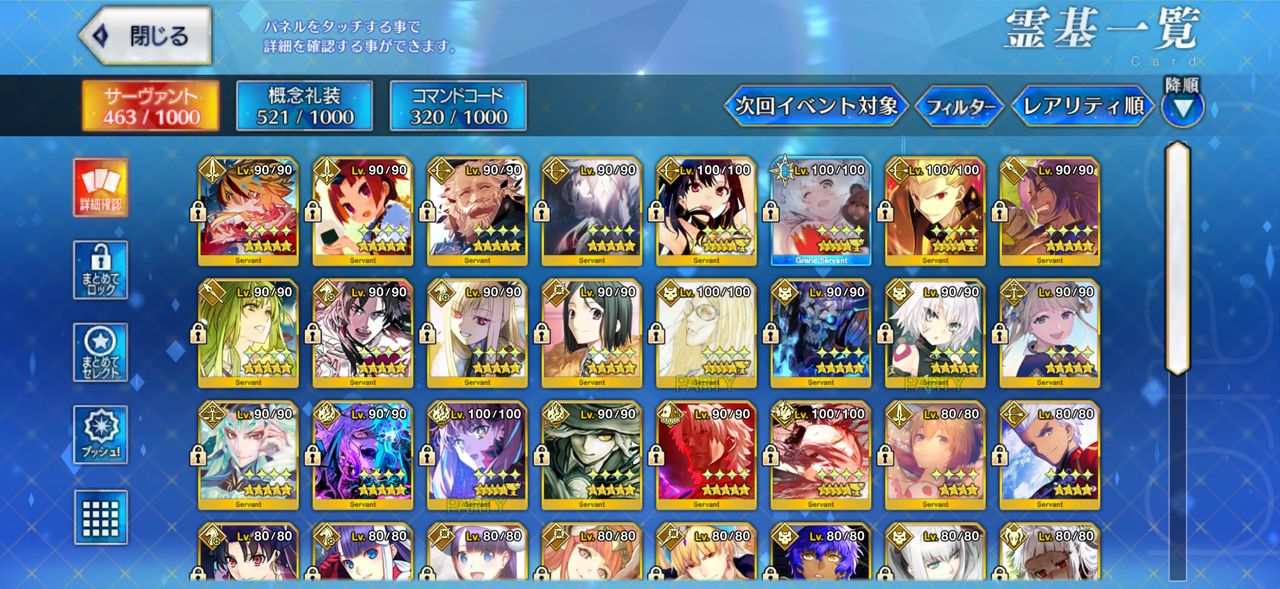Tap the プッシュ! gear button
The image size is (1280, 589).
[x=101, y=435]
